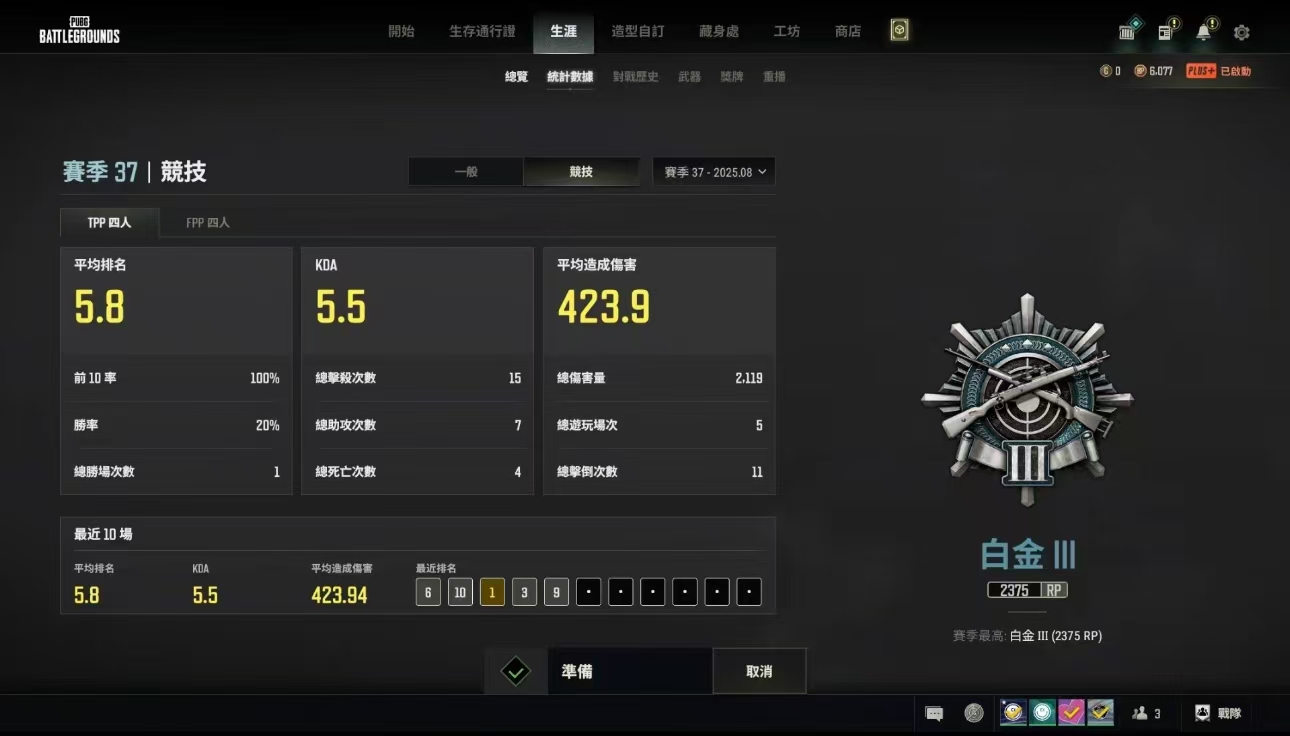The image size is (1290, 736).
Task: Open the 商店 menu item
Action: coord(847,31)
